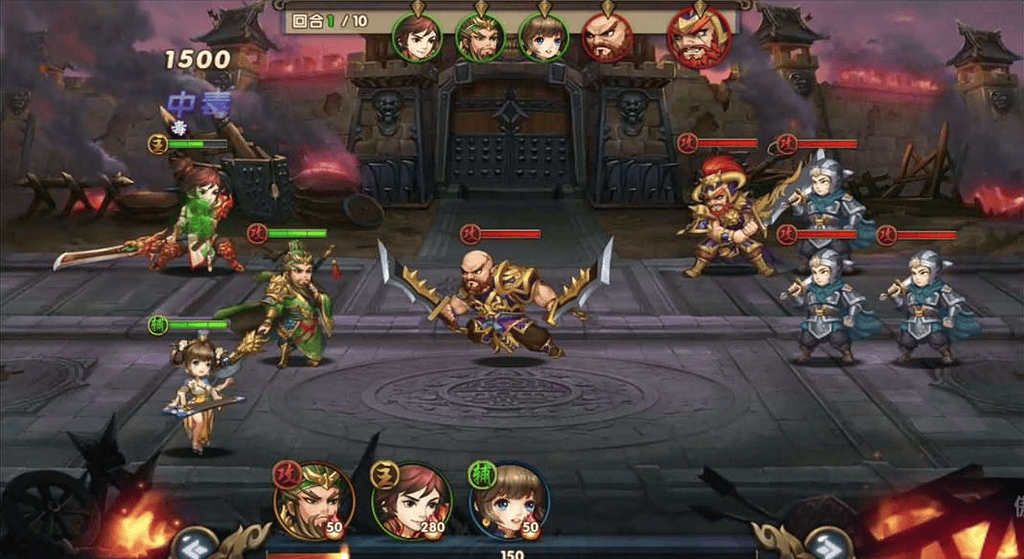This screenshot has width=1024, height=559.
Task: Select the red-haired hero in the turn order
Action: tap(416, 38)
